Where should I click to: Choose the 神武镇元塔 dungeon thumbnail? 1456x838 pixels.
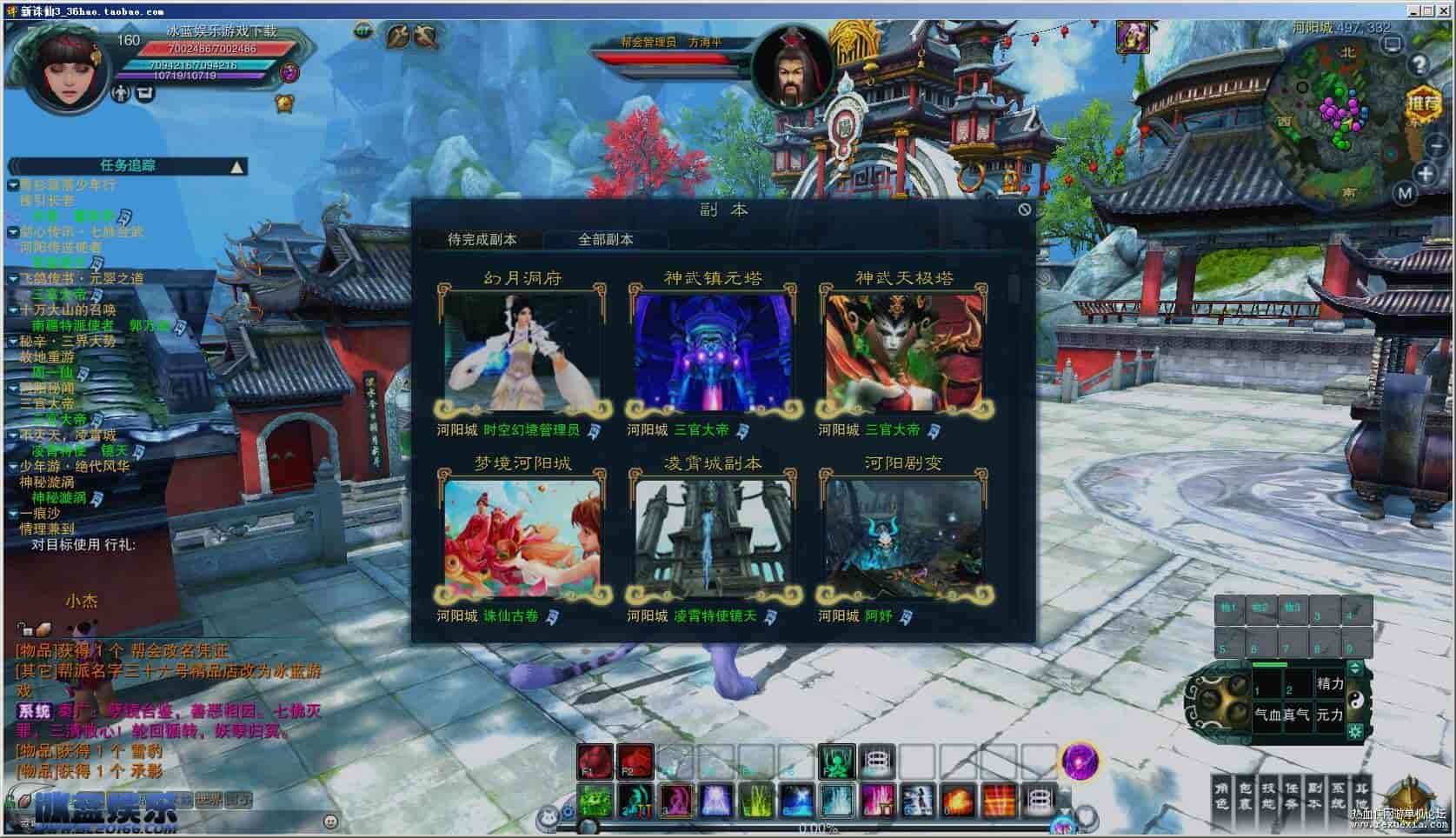coord(713,353)
